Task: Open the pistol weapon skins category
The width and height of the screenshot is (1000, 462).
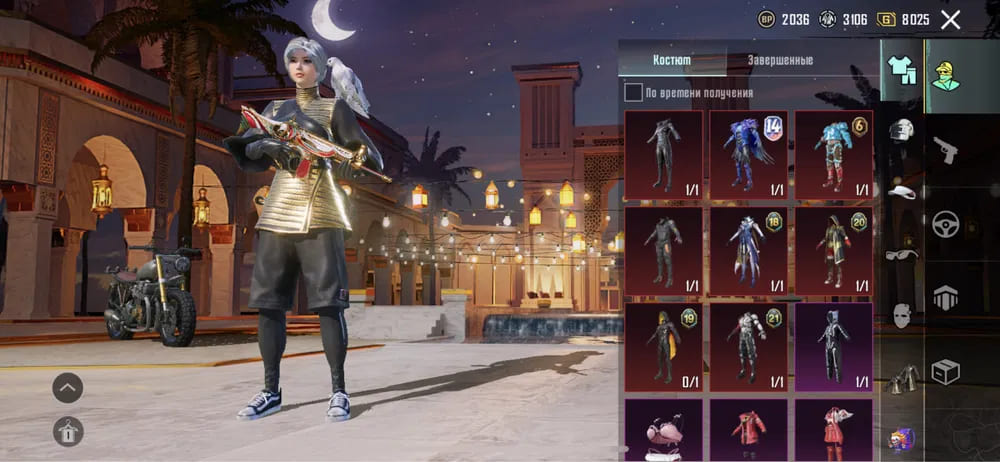Action: [945, 150]
